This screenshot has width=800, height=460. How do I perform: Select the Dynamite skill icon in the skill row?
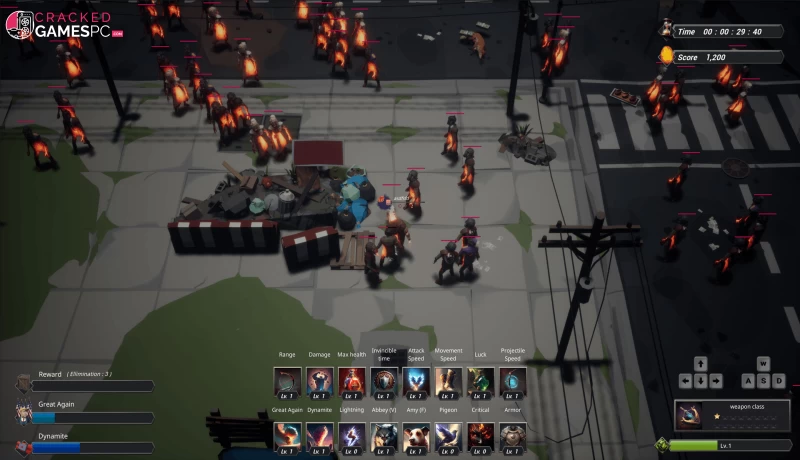pyautogui.click(x=319, y=436)
